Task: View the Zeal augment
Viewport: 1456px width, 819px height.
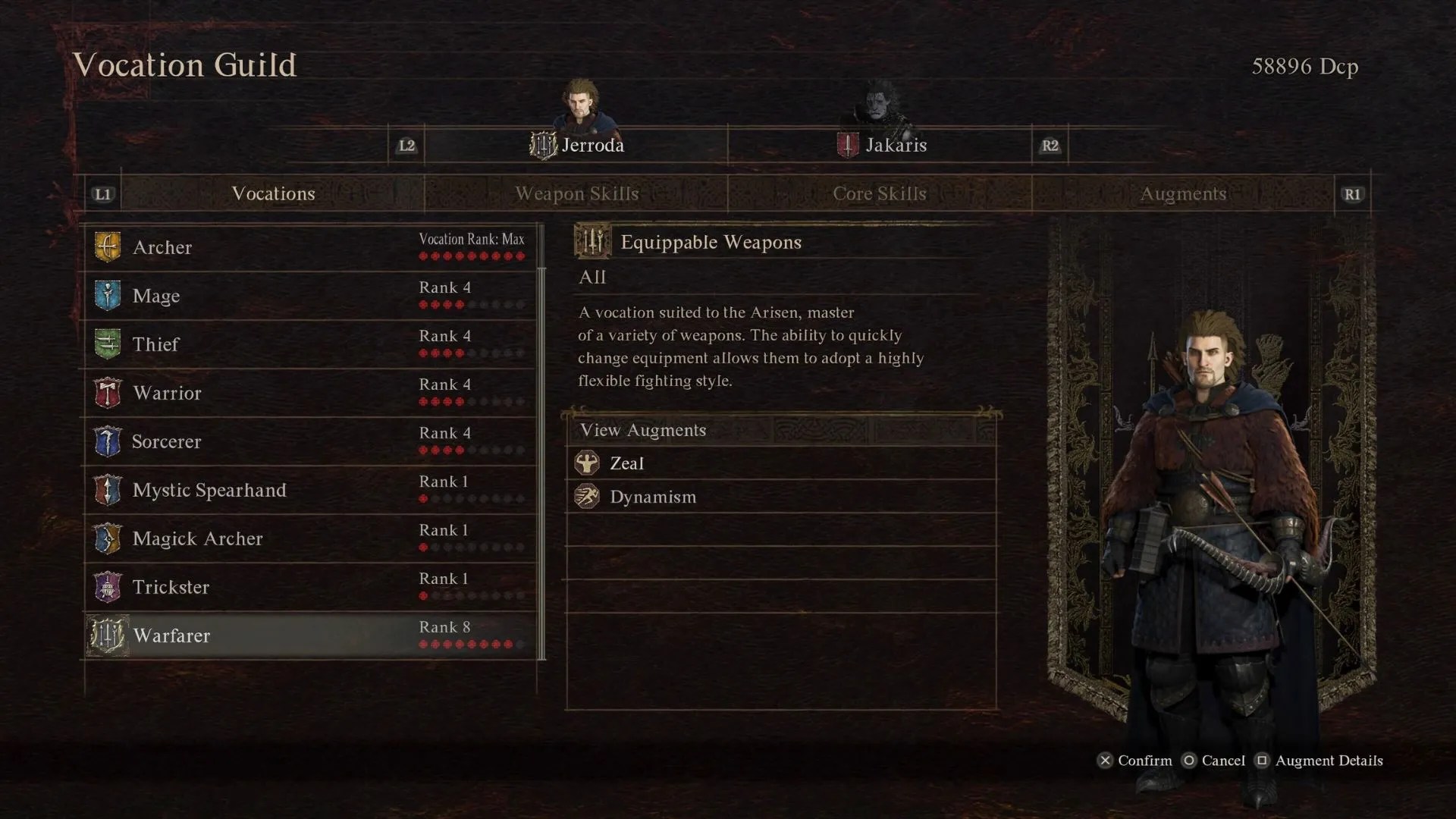Action: click(x=781, y=463)
